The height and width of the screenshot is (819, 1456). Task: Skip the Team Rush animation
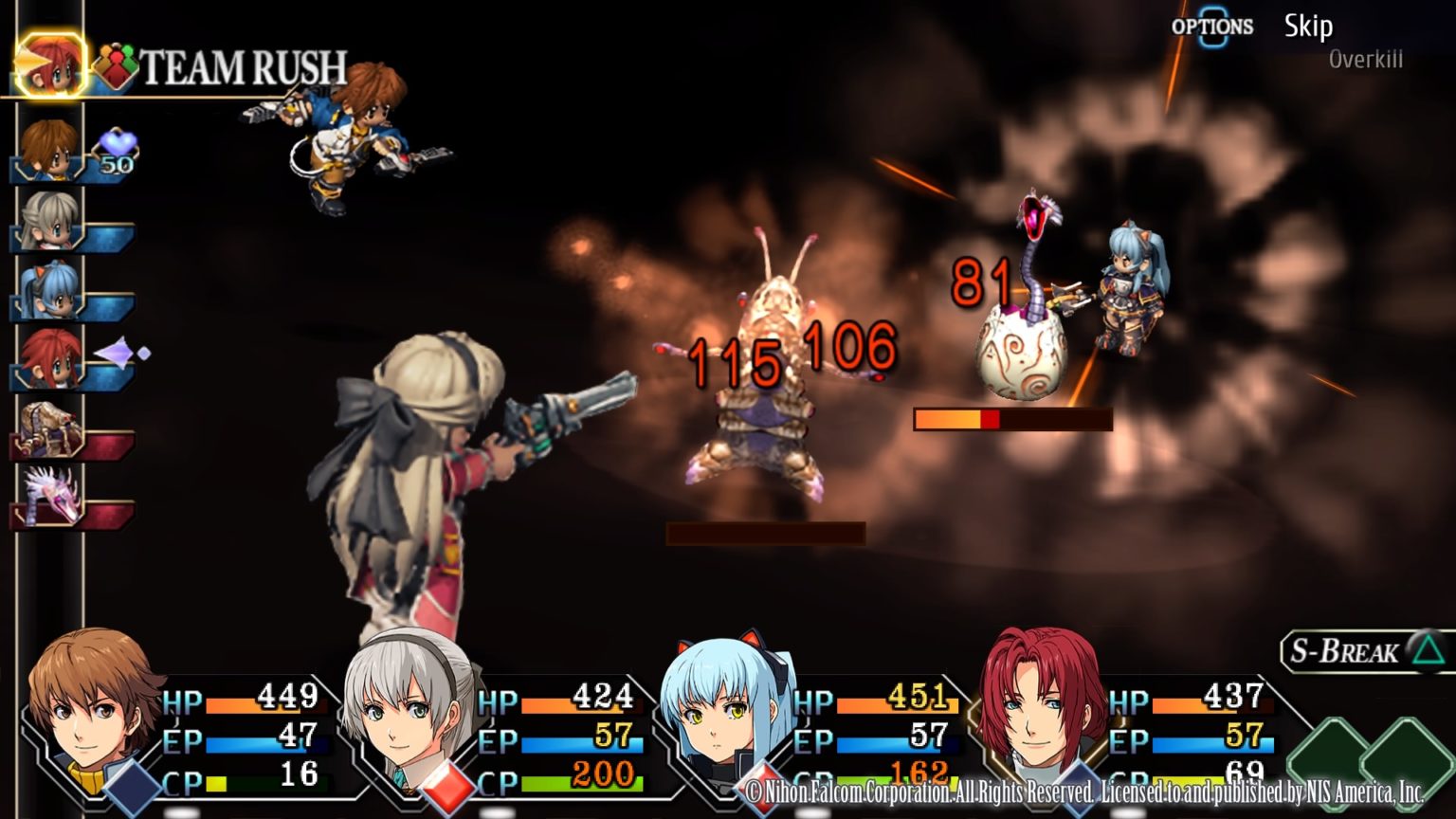tap(1308, 27)
